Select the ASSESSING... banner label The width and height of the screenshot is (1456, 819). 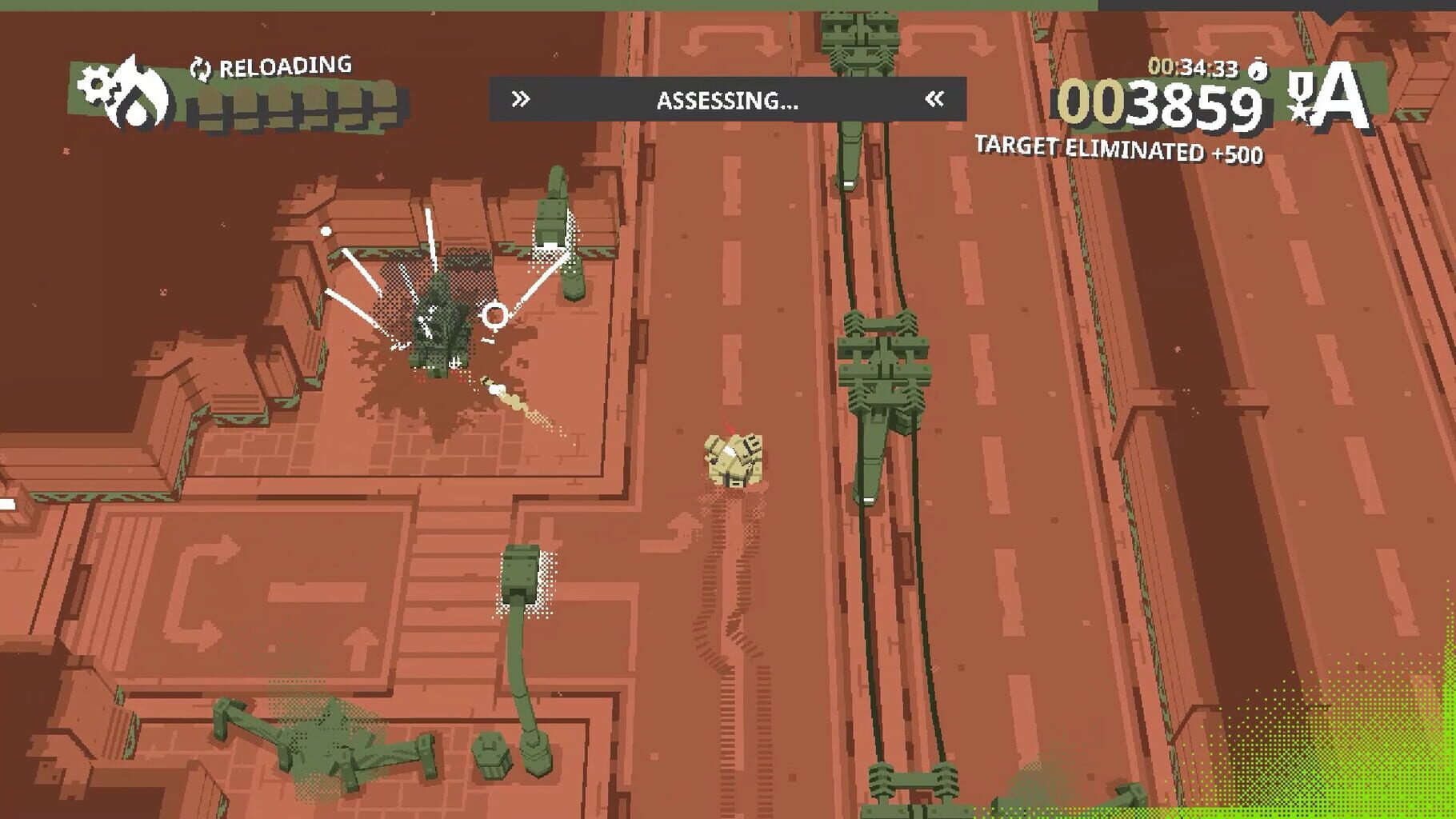(x=726, y=100)
